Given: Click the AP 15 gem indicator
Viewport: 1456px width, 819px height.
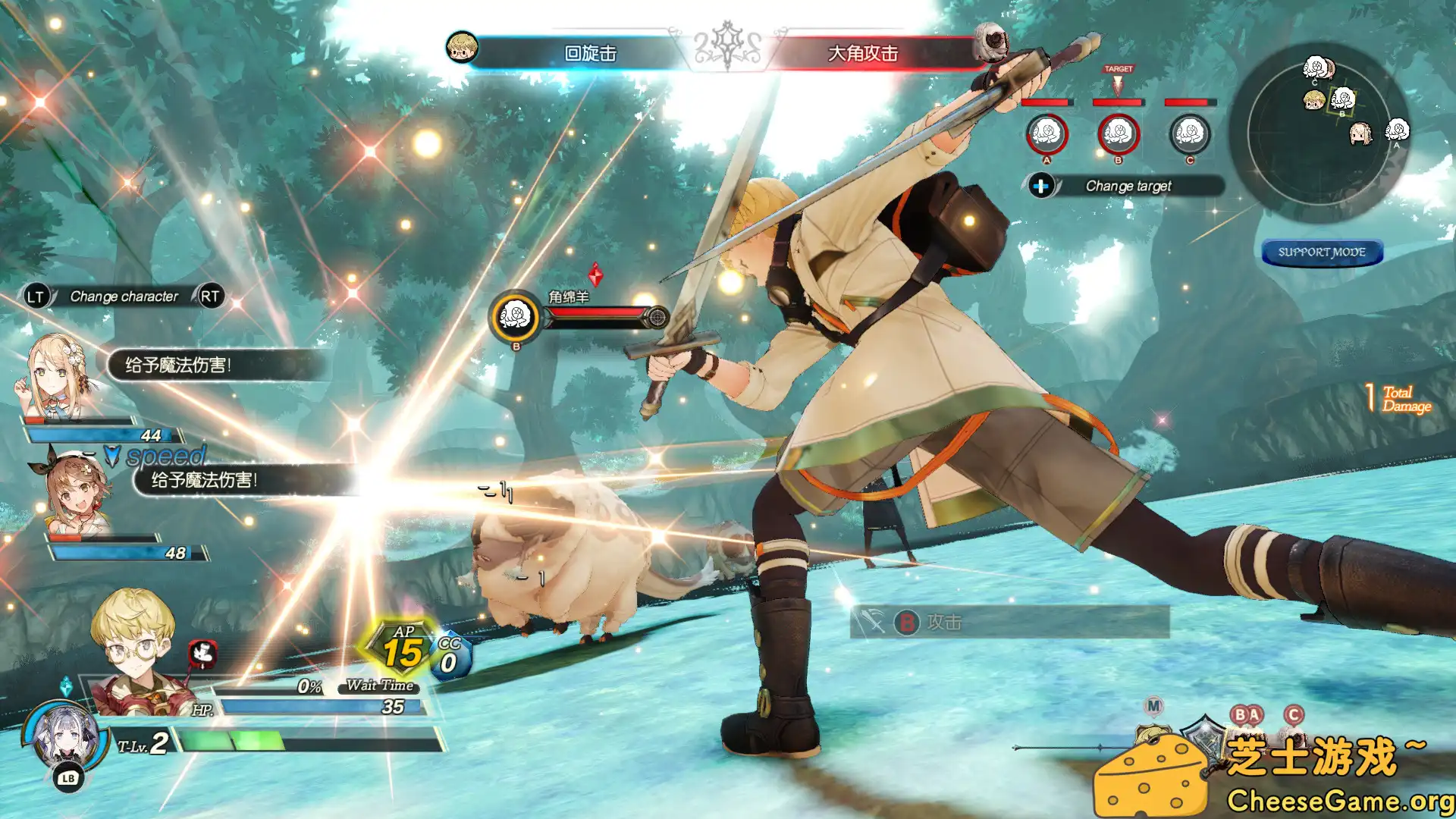Looking at the screenshot, I should click(x=402, y=651).
